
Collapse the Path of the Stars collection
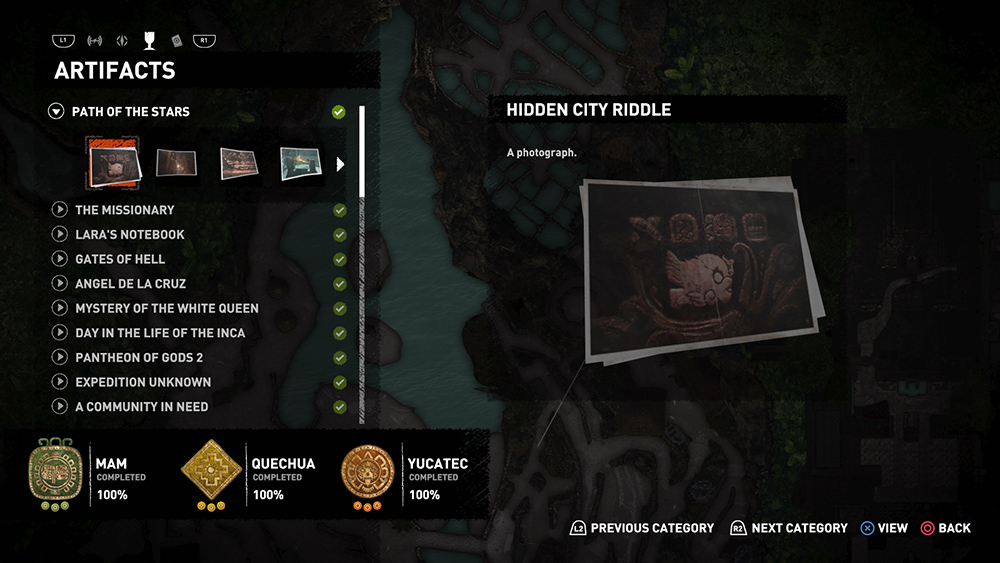coord(56,112)
